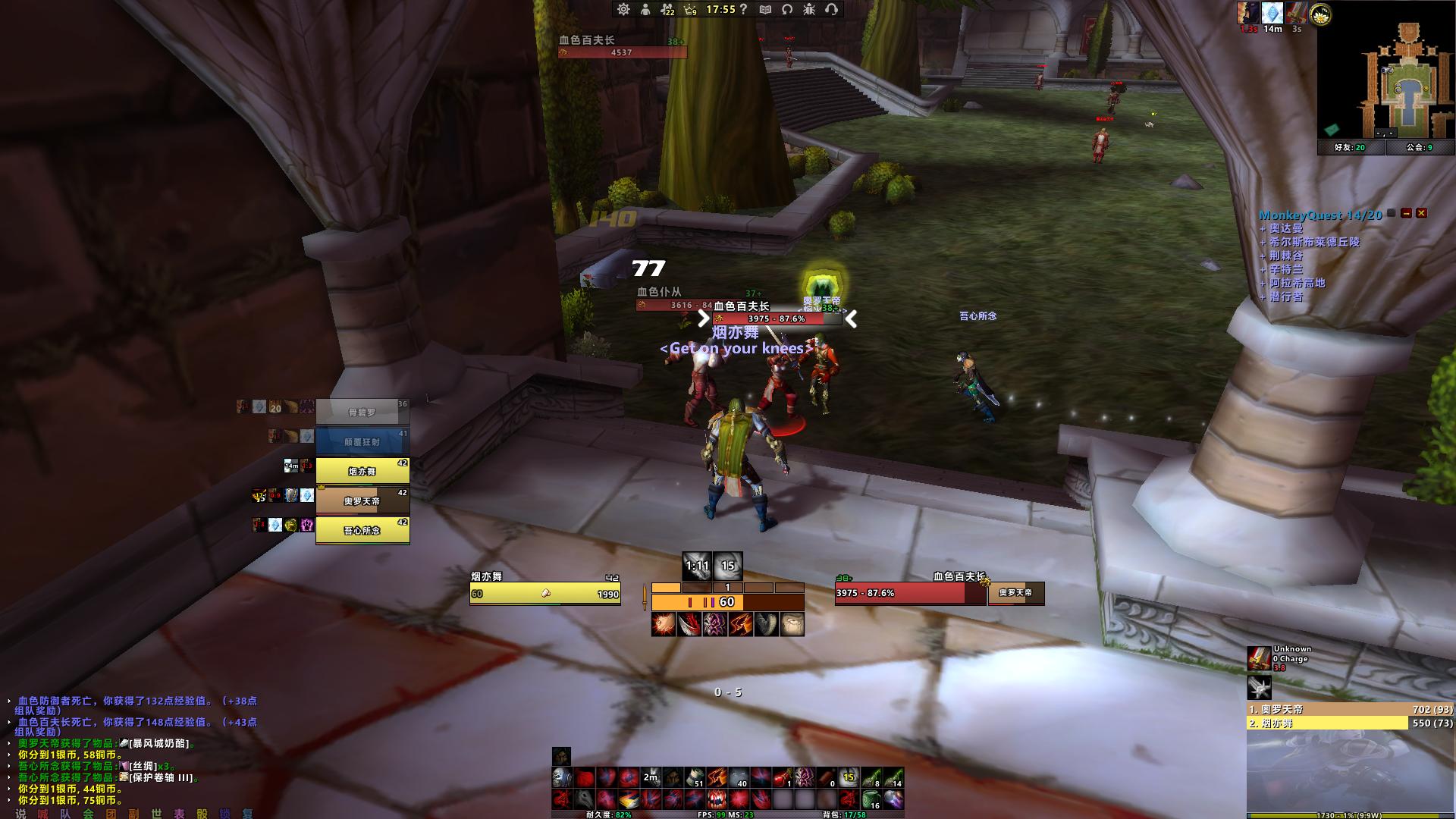Use the bandage stack of 51
Image resolution: width=1456 pixels, height=819 pixels.
click(x=695, y=777)
